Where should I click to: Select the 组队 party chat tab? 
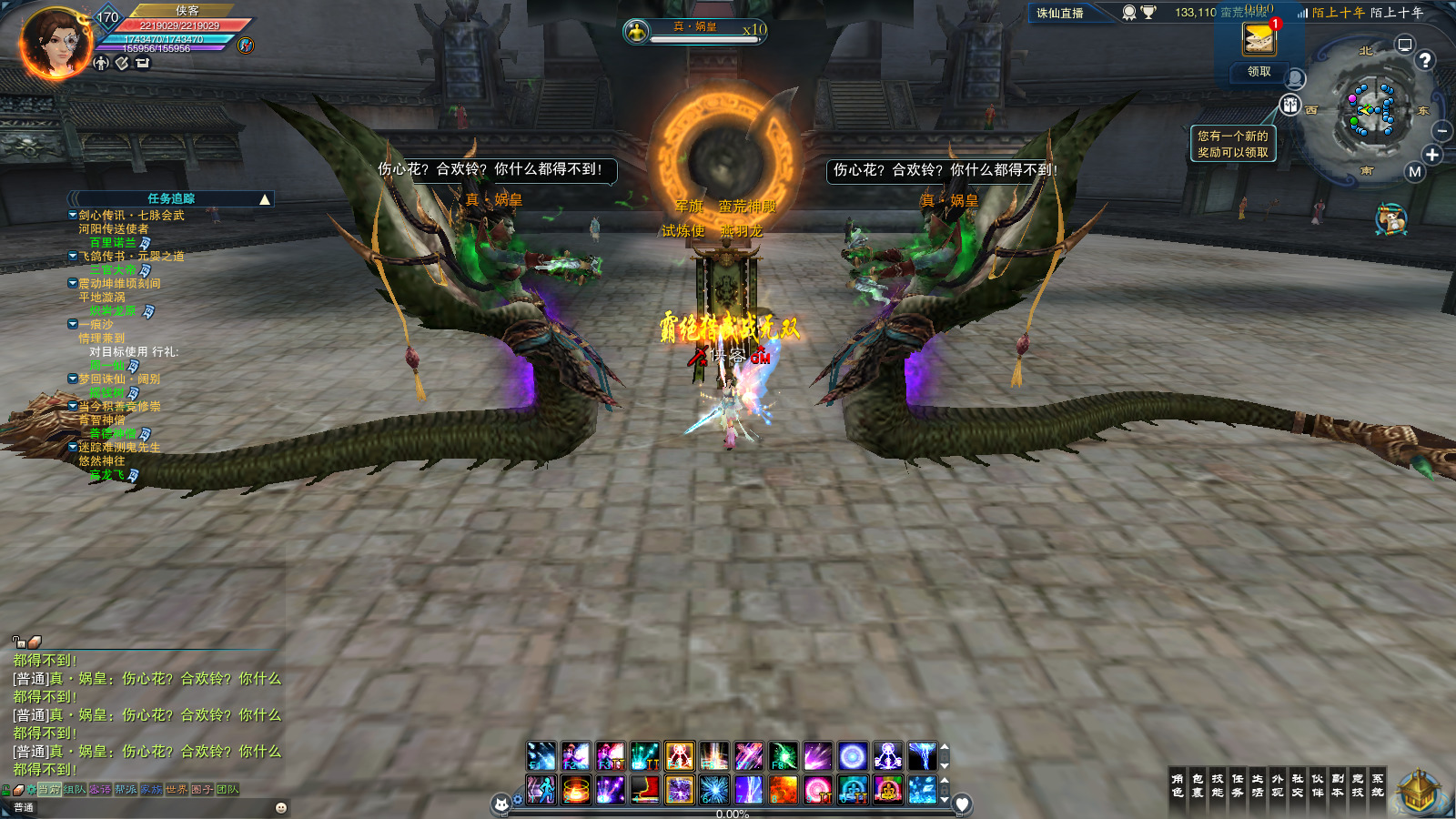(75, 790)
